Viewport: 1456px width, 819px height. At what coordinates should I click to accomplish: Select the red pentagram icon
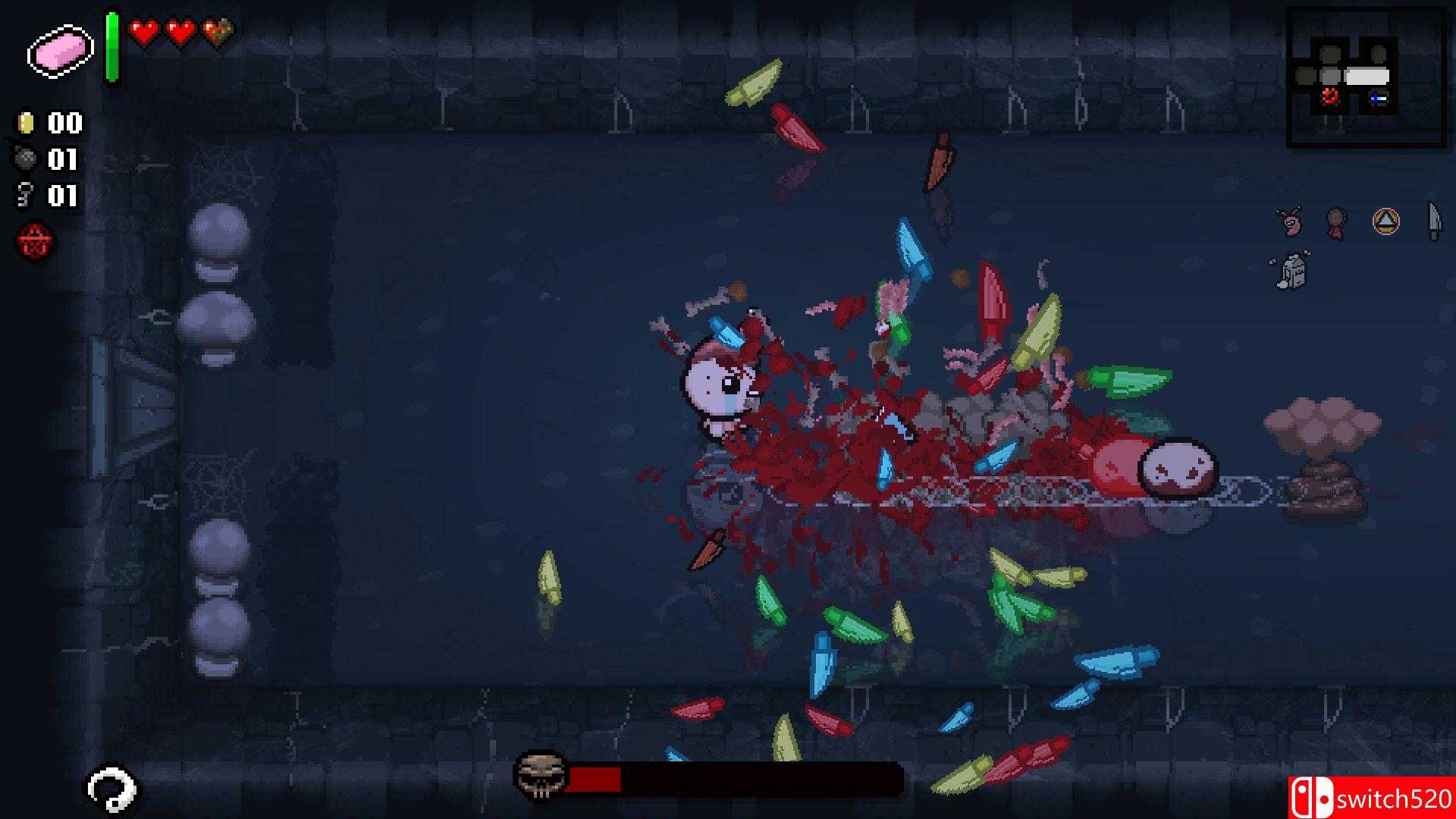tap(36, 242)
